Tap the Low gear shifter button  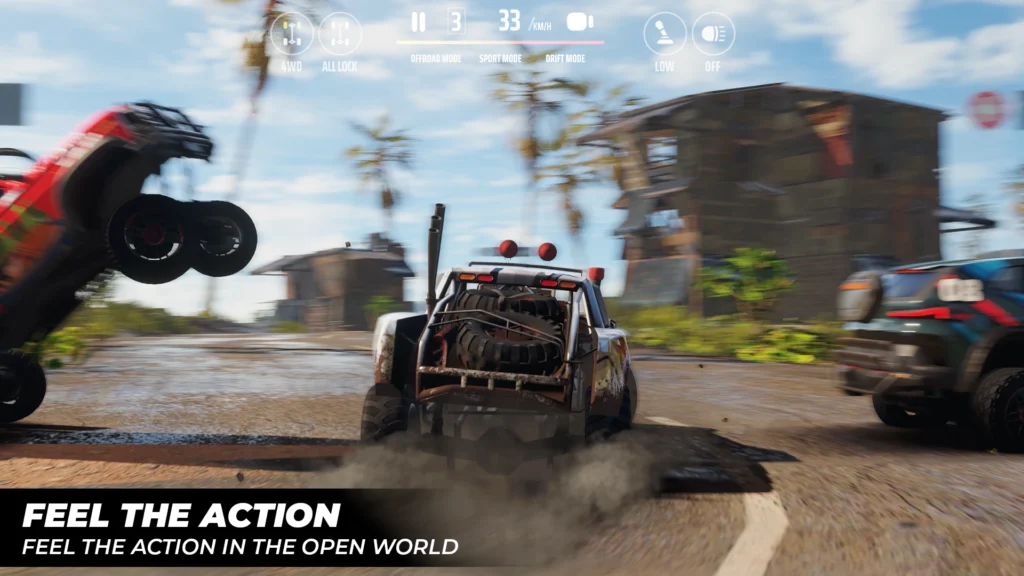tap(665, 34)
